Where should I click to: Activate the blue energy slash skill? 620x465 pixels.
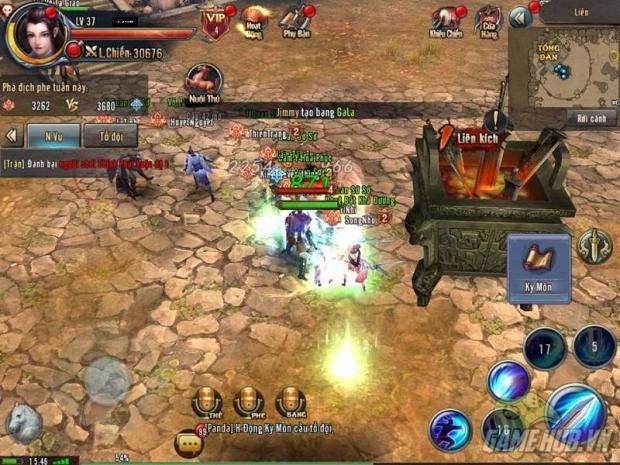(509, 381)
